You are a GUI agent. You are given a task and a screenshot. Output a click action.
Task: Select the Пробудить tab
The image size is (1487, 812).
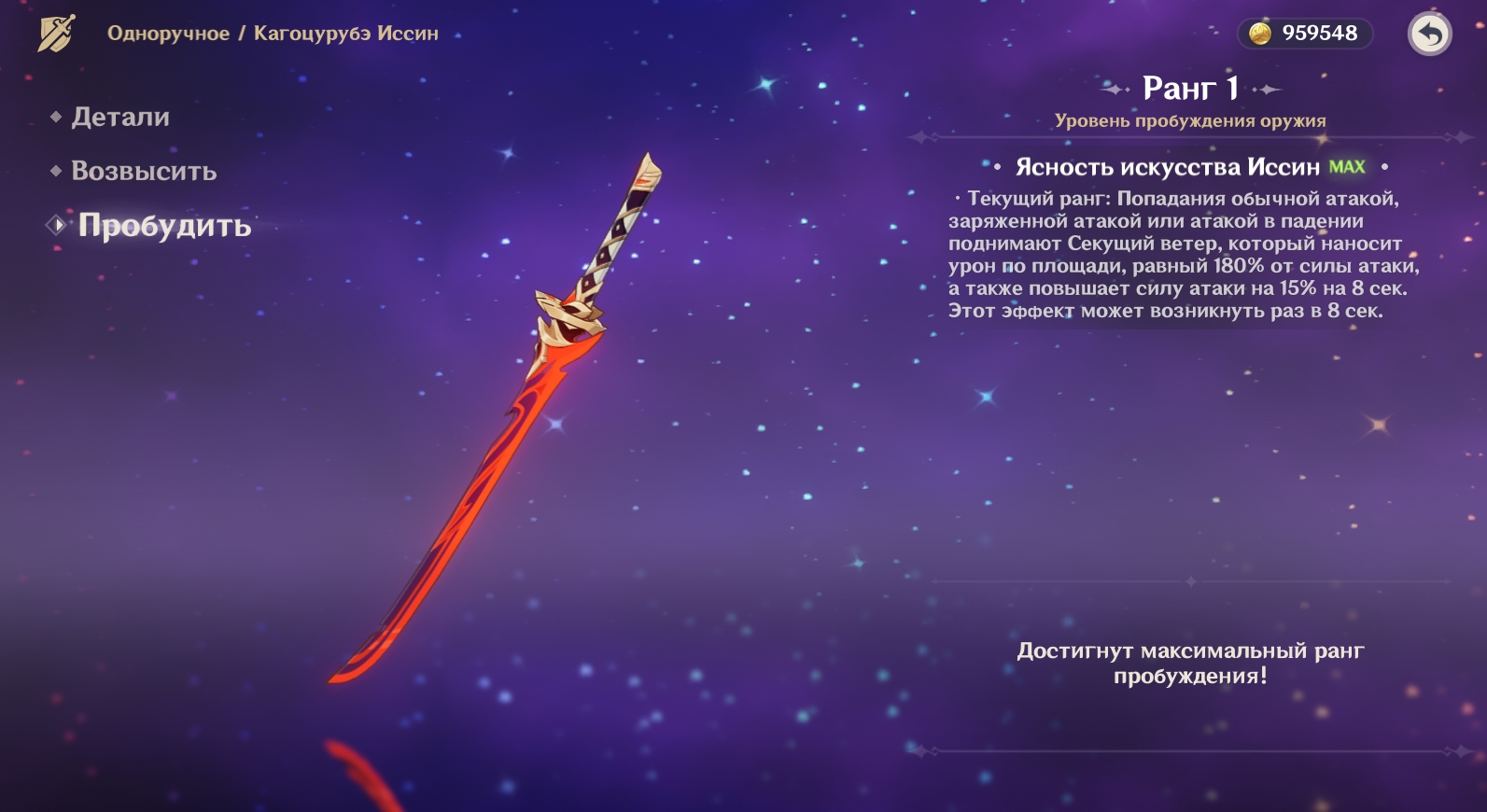pos(164,226)
